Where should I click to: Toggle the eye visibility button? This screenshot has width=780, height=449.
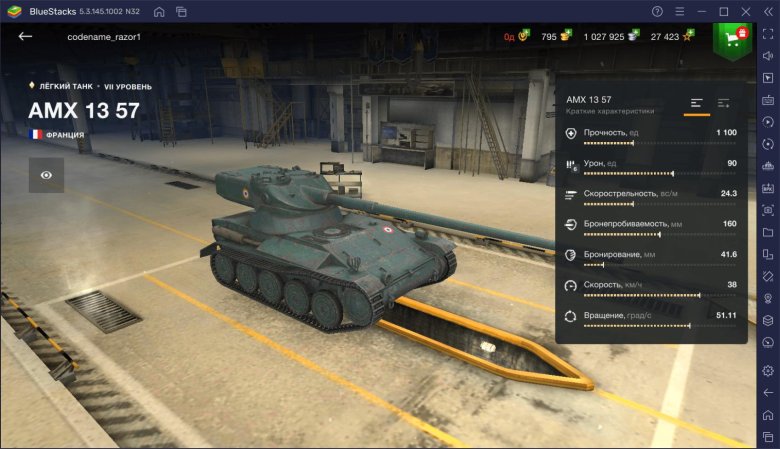[x=46, y=174]
